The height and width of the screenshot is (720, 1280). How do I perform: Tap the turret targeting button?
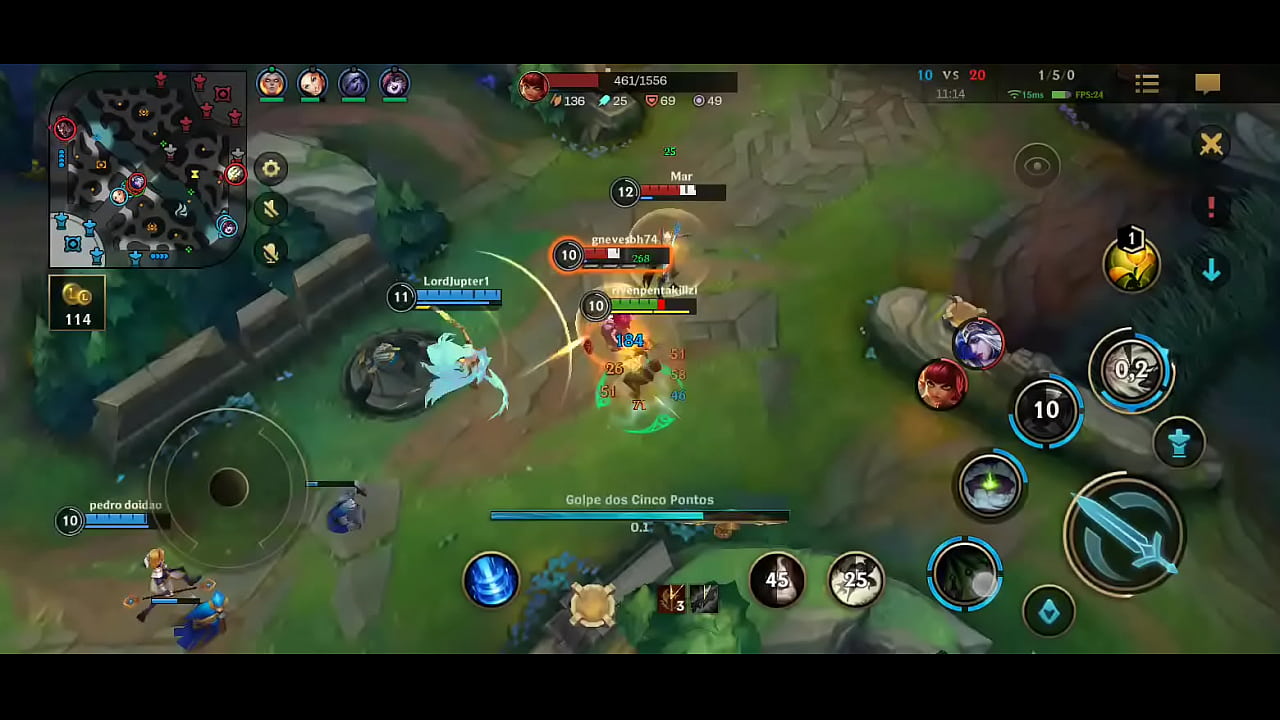tap(1179, 442)
